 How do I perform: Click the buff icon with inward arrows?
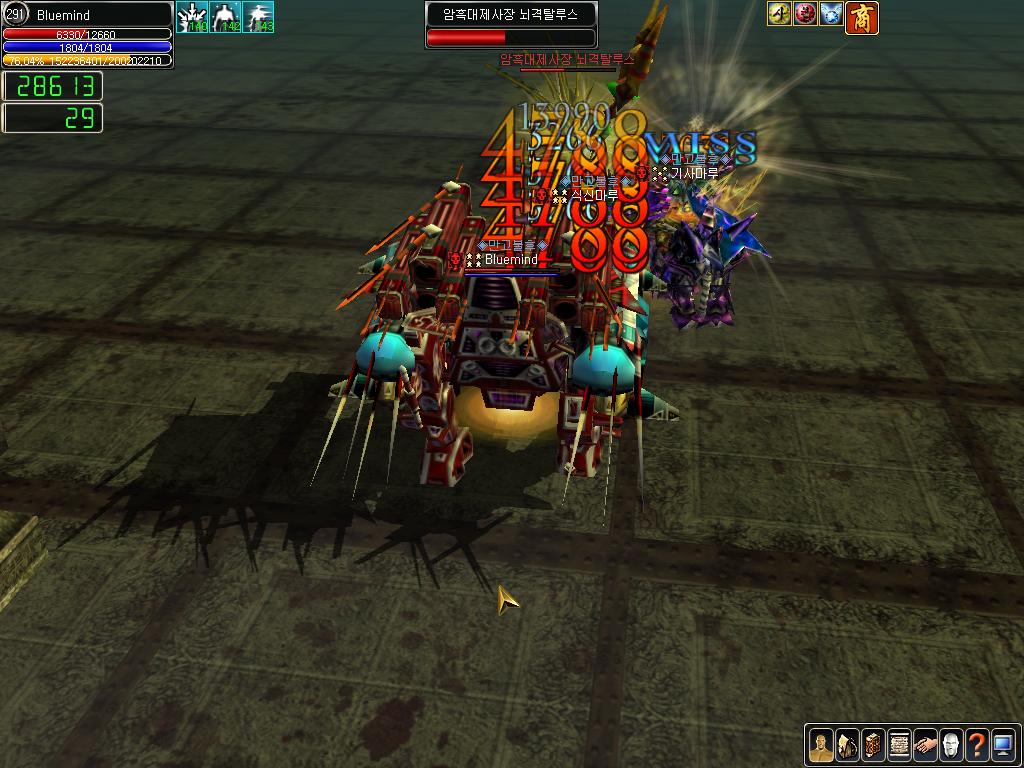coord(192,17)
